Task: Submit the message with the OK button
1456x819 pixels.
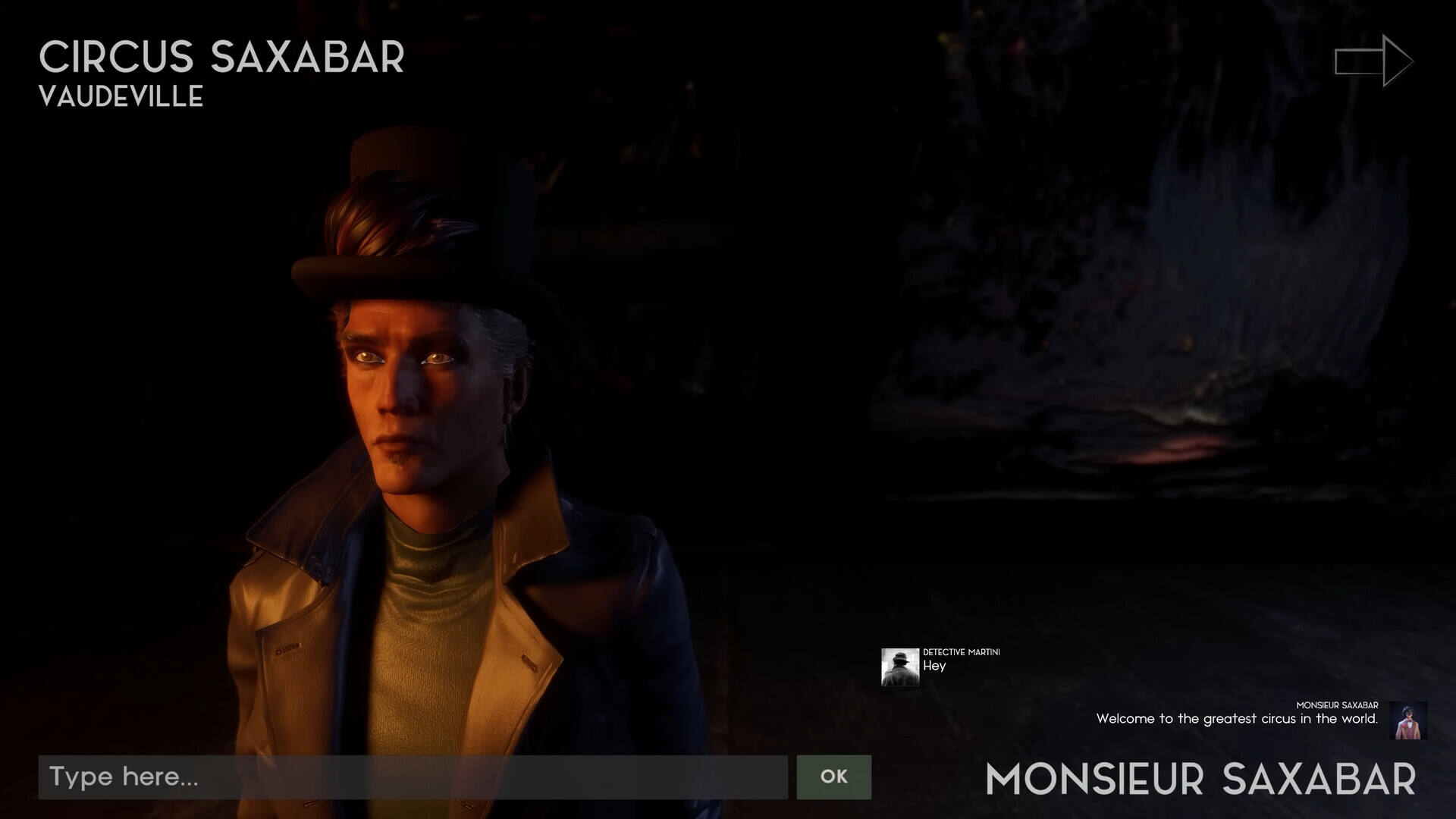Action: [x=833, y=777]
